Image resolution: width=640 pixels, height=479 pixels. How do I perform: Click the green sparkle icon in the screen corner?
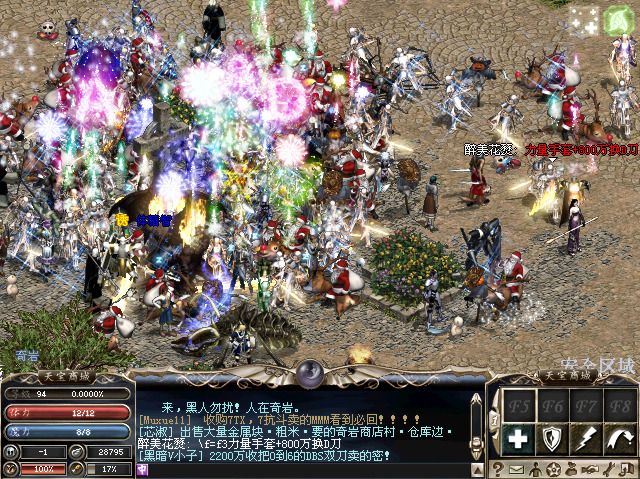coord(611,19)
